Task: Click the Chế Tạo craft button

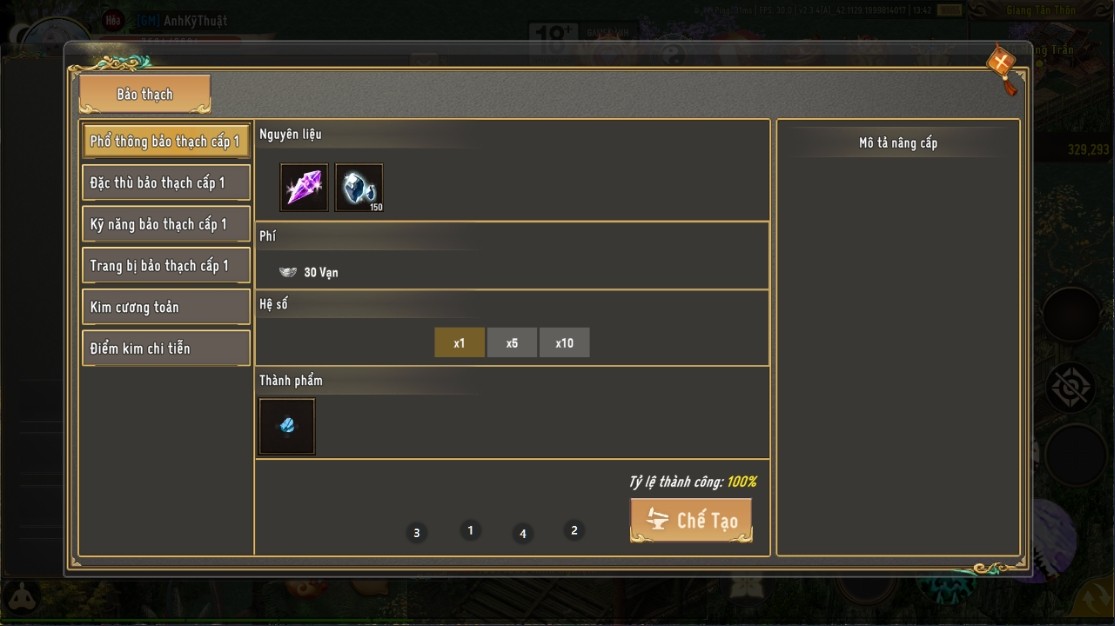Action: [x=691, y=520]
